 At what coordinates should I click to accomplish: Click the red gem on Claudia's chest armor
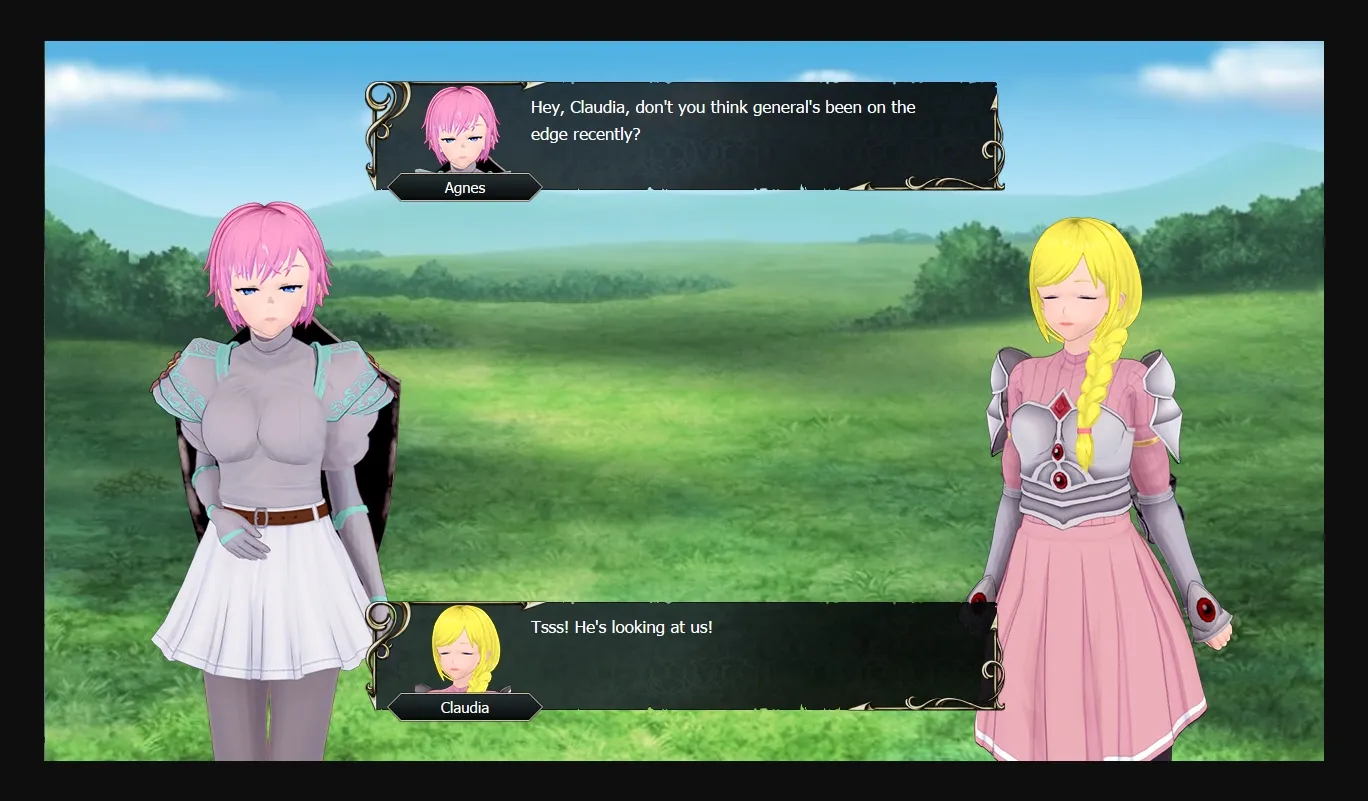1058,408
